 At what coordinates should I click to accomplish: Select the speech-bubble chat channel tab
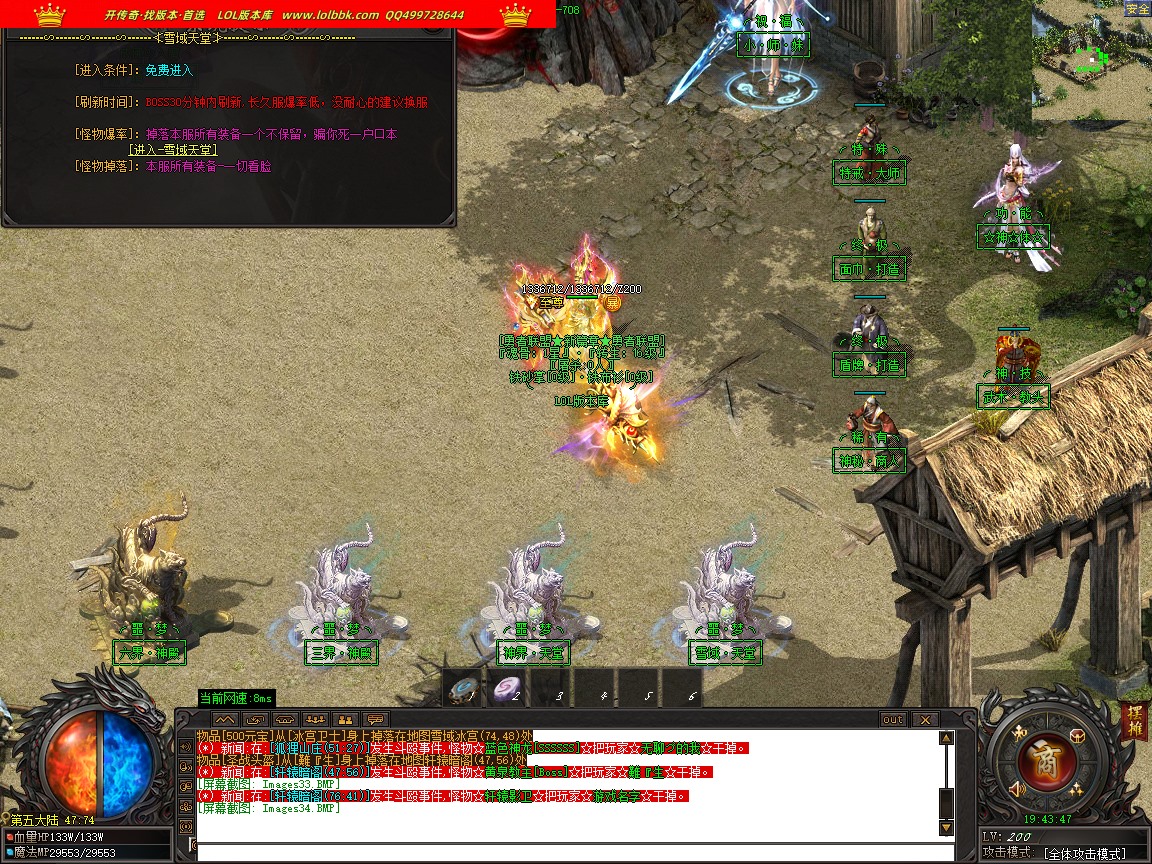click(x=376, y=719)
